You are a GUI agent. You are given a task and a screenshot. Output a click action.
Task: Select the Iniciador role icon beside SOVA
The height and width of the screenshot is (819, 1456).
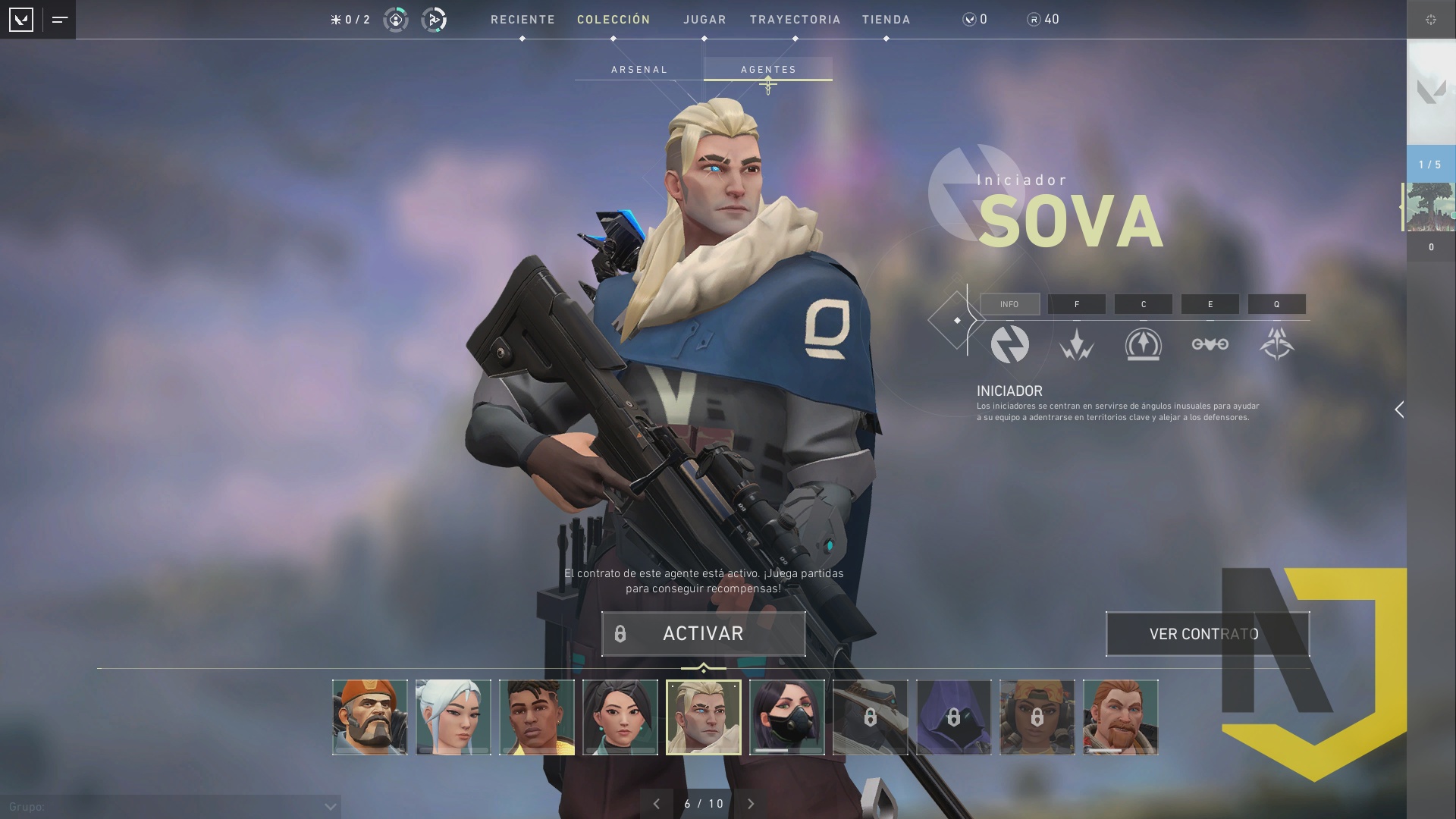click(1011, 344)
